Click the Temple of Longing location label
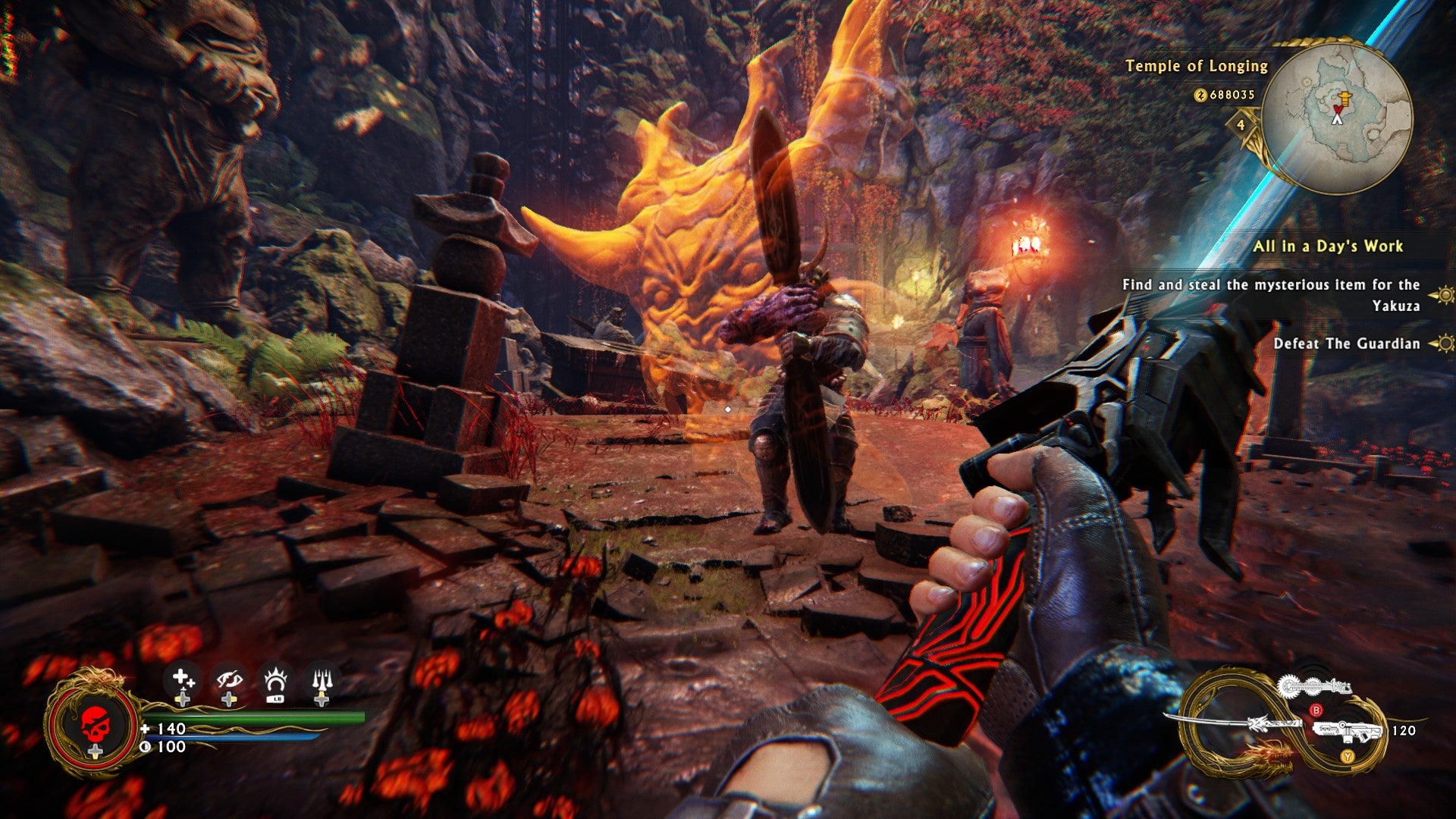The width and height of the screenshot is (1456, 819). click(x=1196, y=66)
